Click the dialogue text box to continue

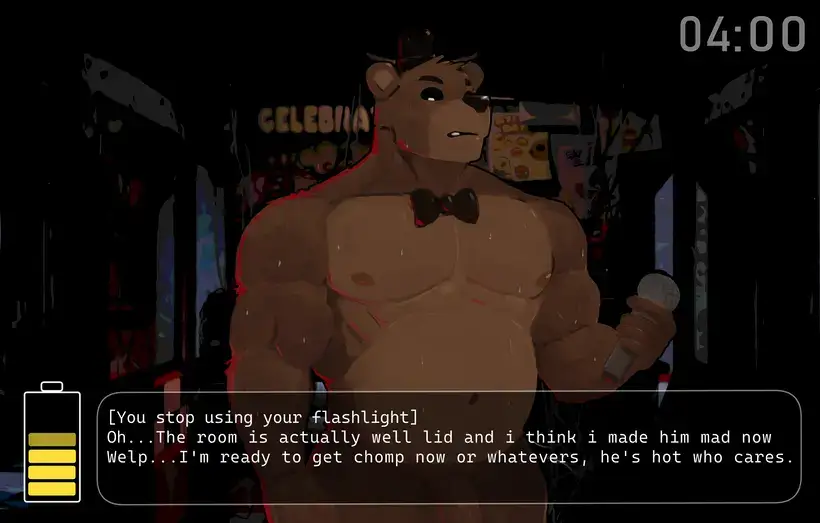click(449, 447)
